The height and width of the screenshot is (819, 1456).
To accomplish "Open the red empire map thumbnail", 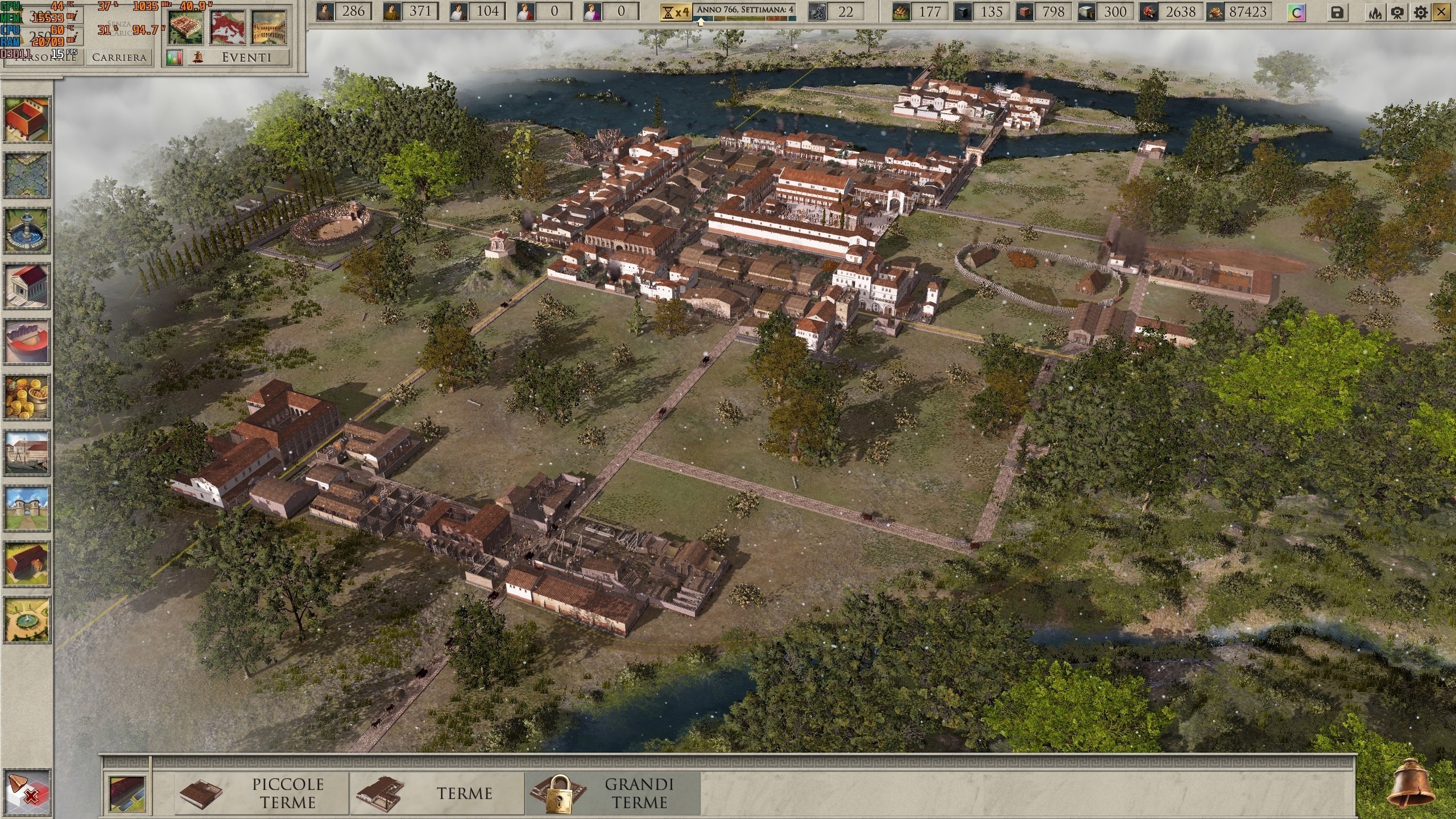I will point(228,27).
